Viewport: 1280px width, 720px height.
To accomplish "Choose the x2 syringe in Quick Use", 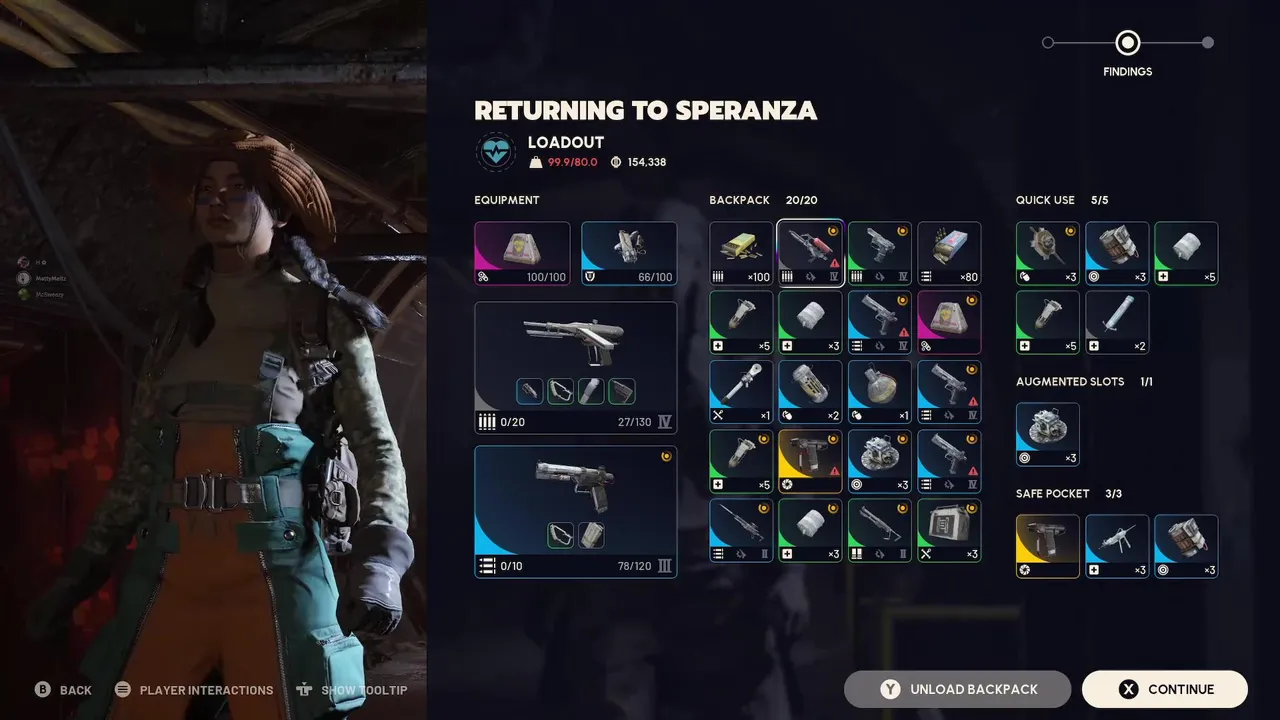I will [1117, 322].
